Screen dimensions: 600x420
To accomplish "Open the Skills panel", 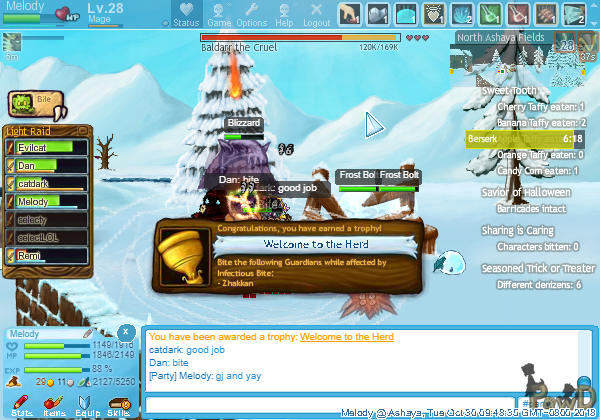I will tap(118, 406).
